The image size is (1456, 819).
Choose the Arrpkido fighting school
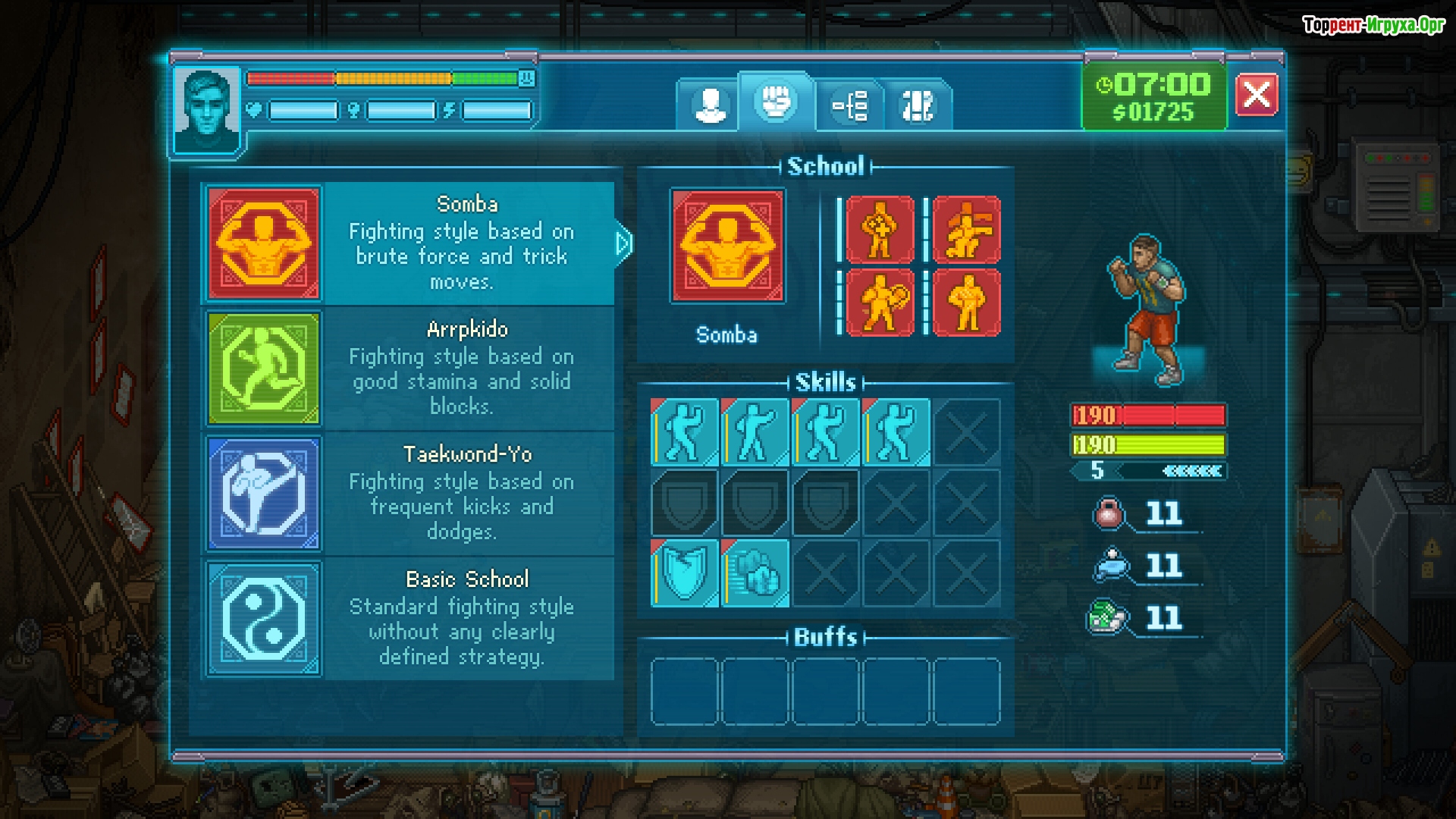tap(409, 369)
